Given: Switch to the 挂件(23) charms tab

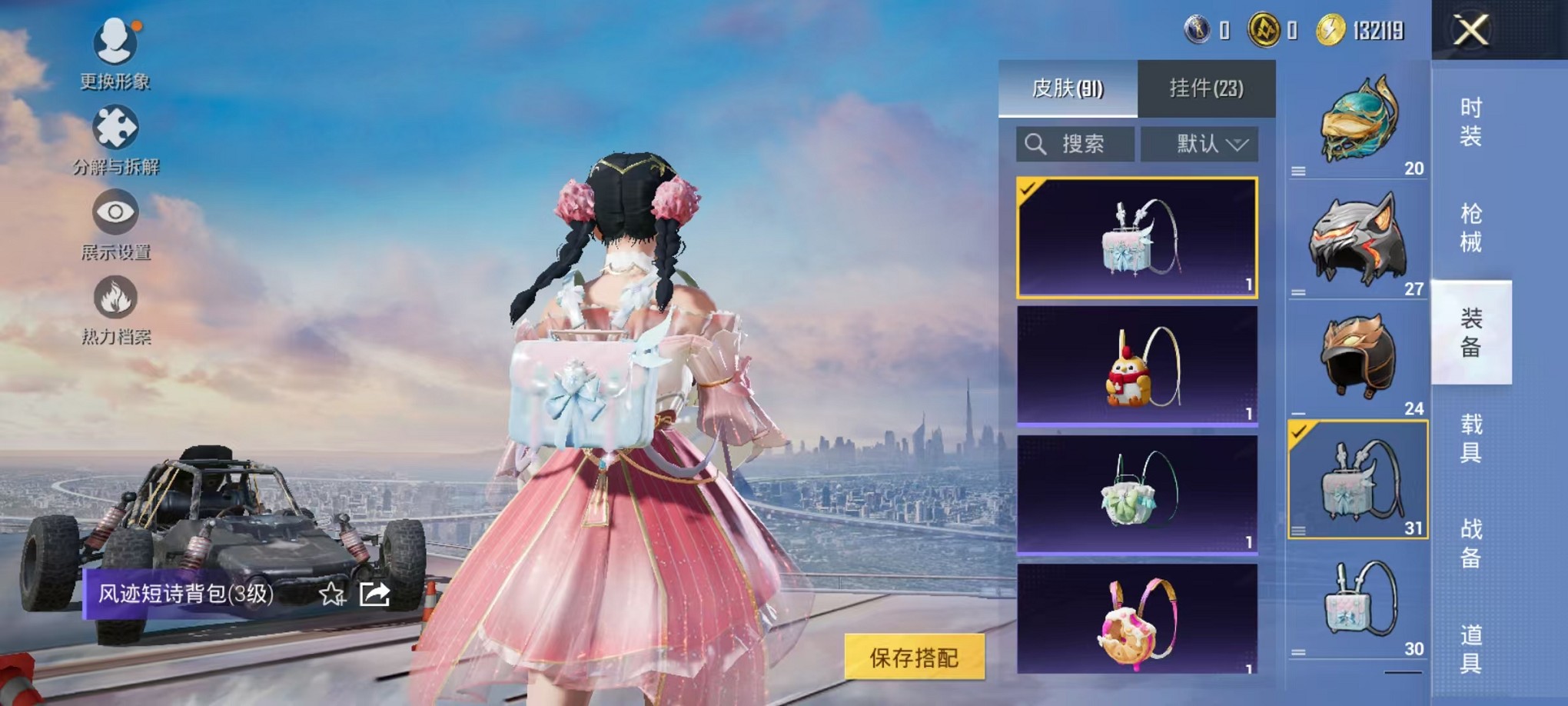Looking at the screenshot, I should [1207, 88].
